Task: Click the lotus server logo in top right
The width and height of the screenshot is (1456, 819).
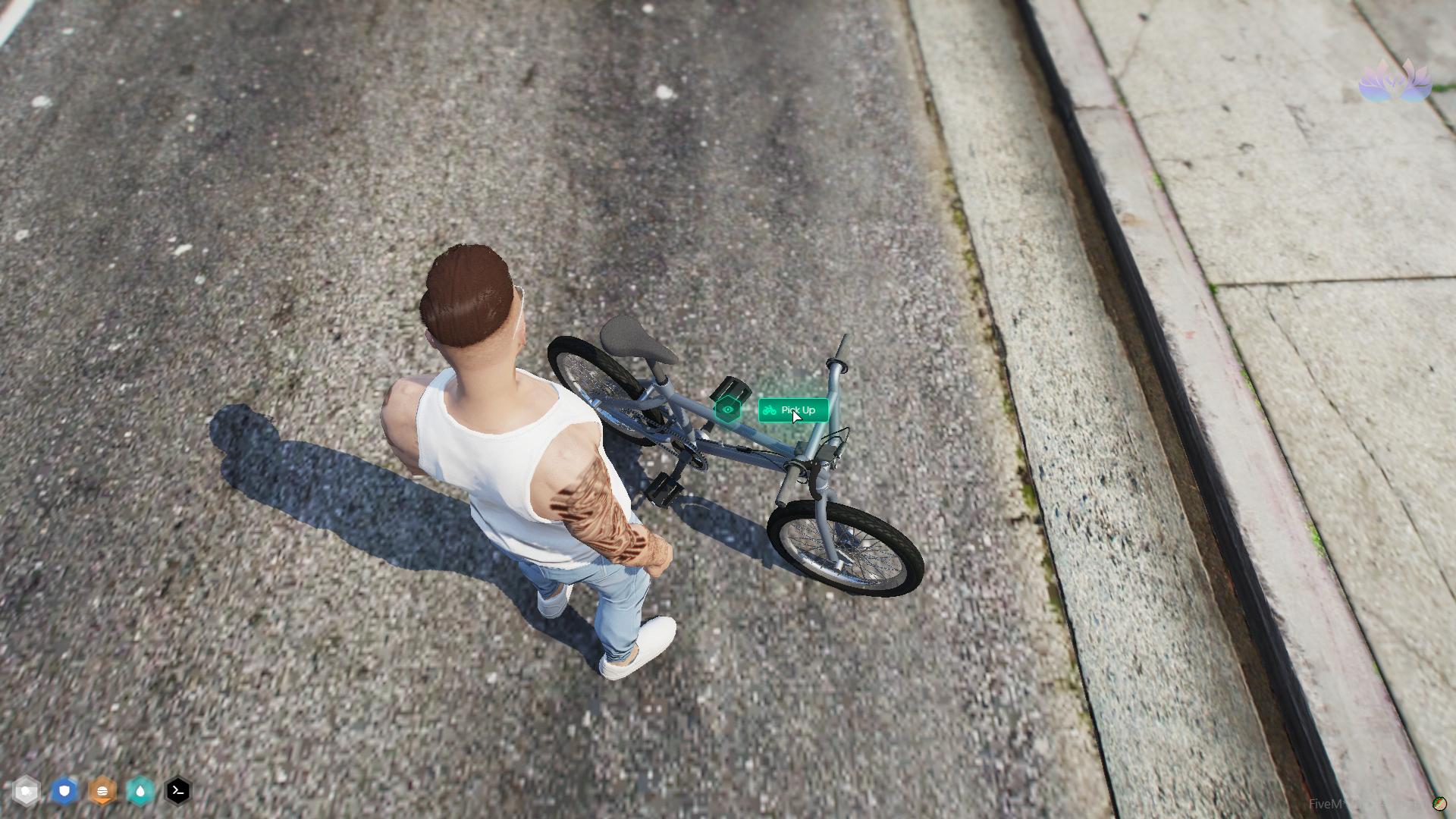Action: (1393, 81)
